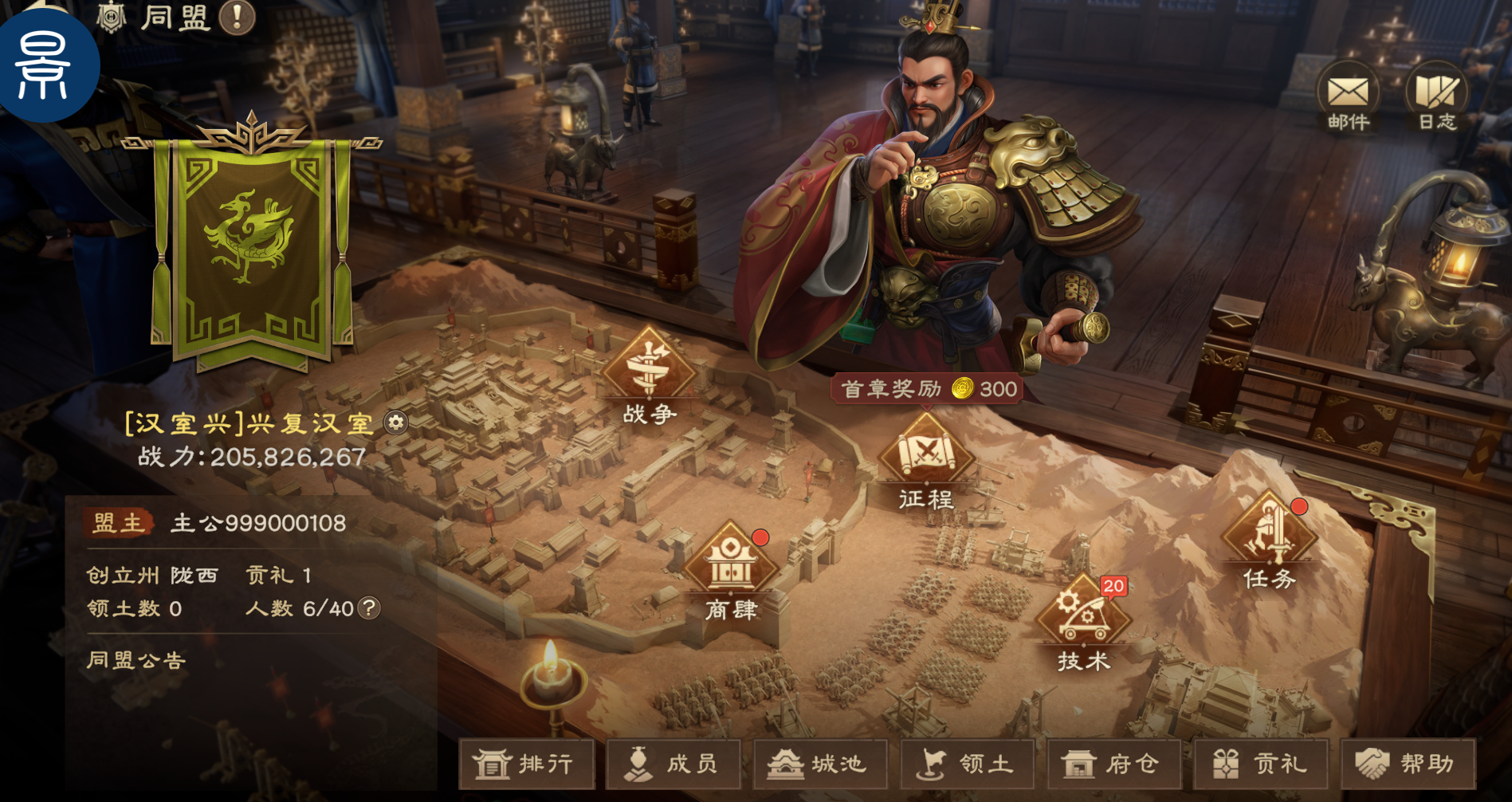This screenshot has height=802, width=1512.
Task: View alliance 城池 cities
Action: coord(820,764)
